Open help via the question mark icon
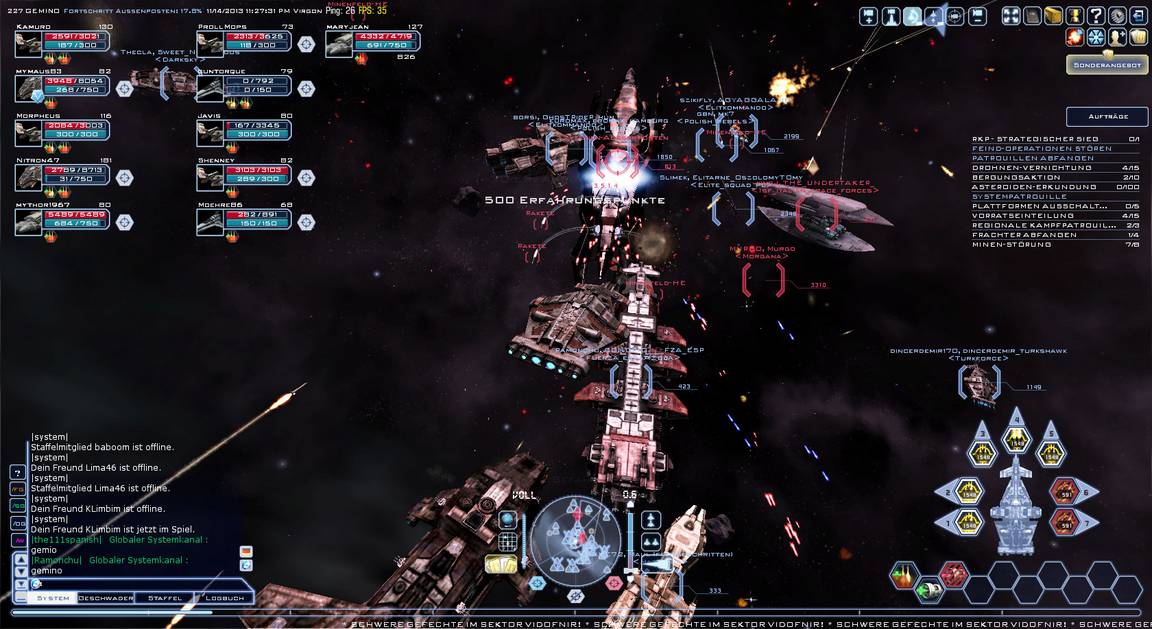Screen dimensions: 1152x629 1096,16
